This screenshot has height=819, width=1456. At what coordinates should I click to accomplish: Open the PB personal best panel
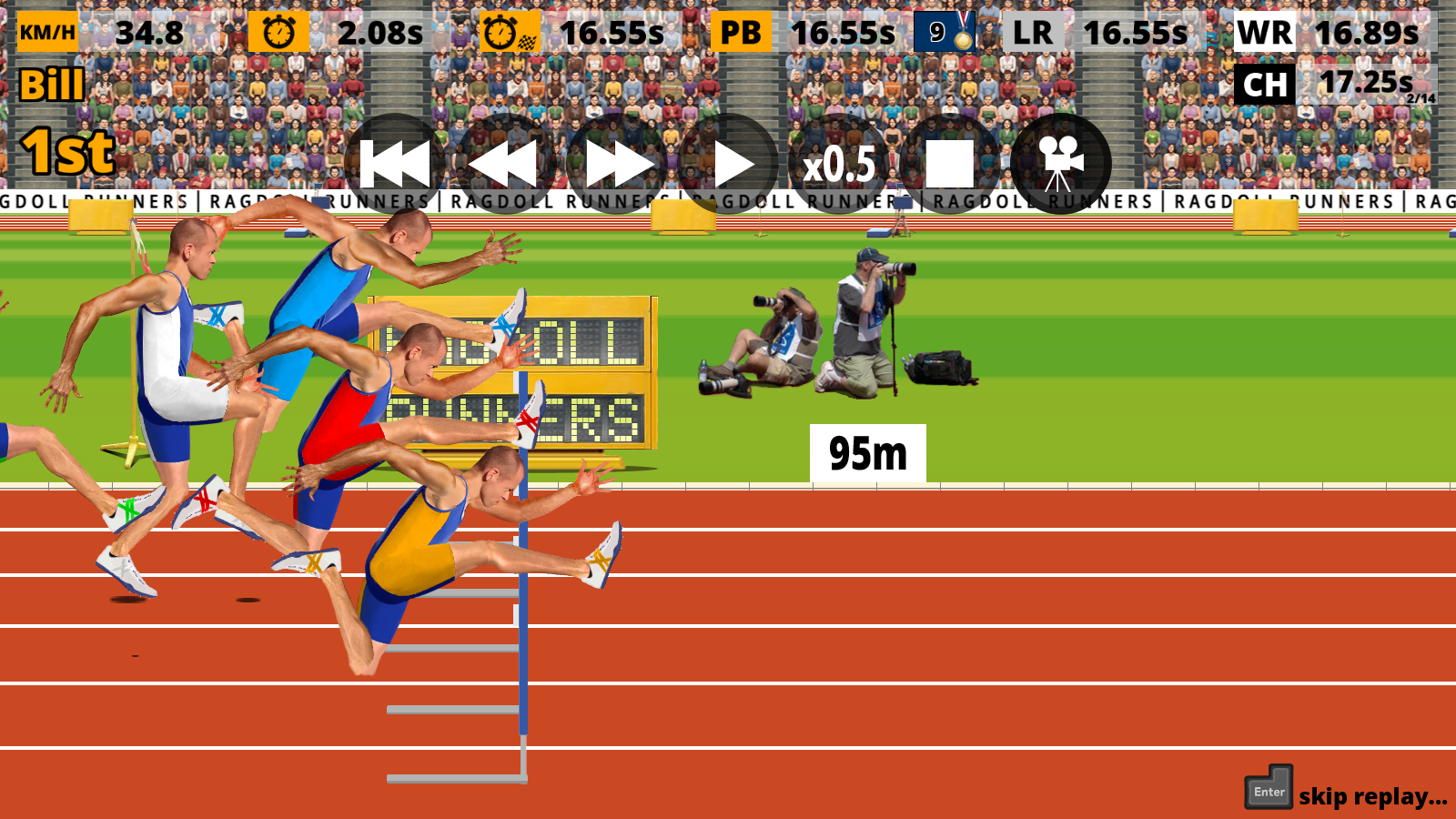pos(738,31)
